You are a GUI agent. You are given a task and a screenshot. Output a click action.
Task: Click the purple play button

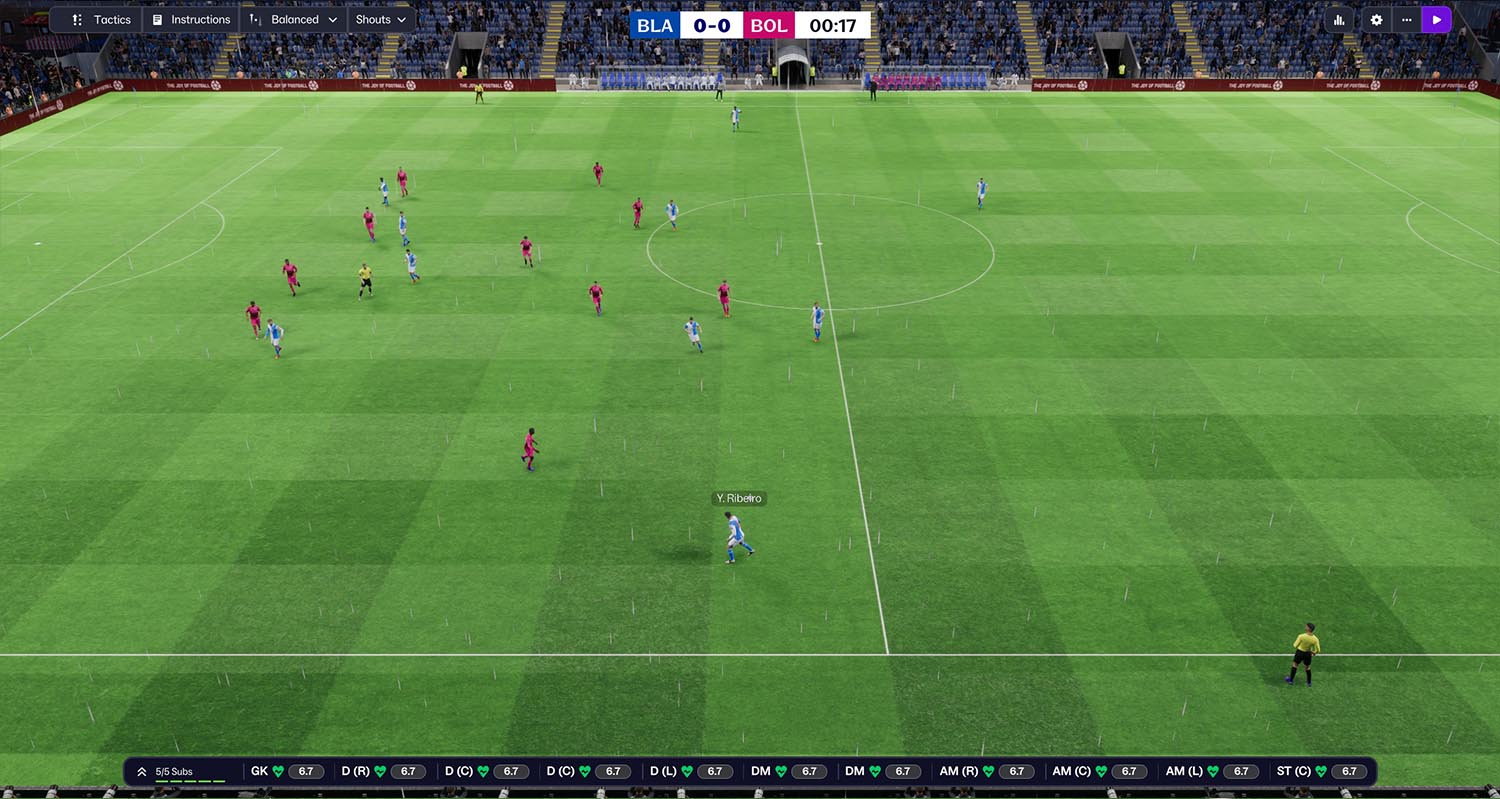[1437, 20]
